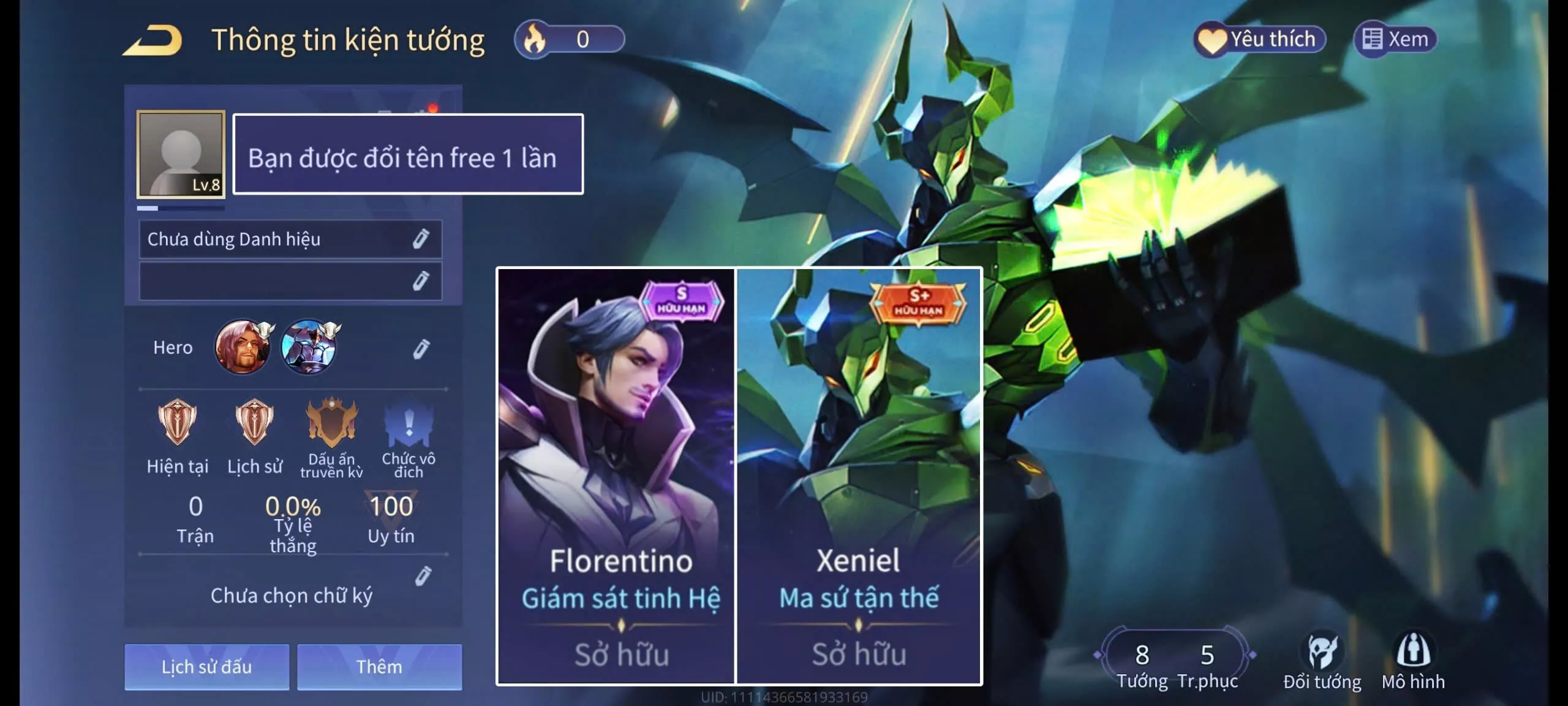
Task: Go back using the arrow button
Action: 153,40
